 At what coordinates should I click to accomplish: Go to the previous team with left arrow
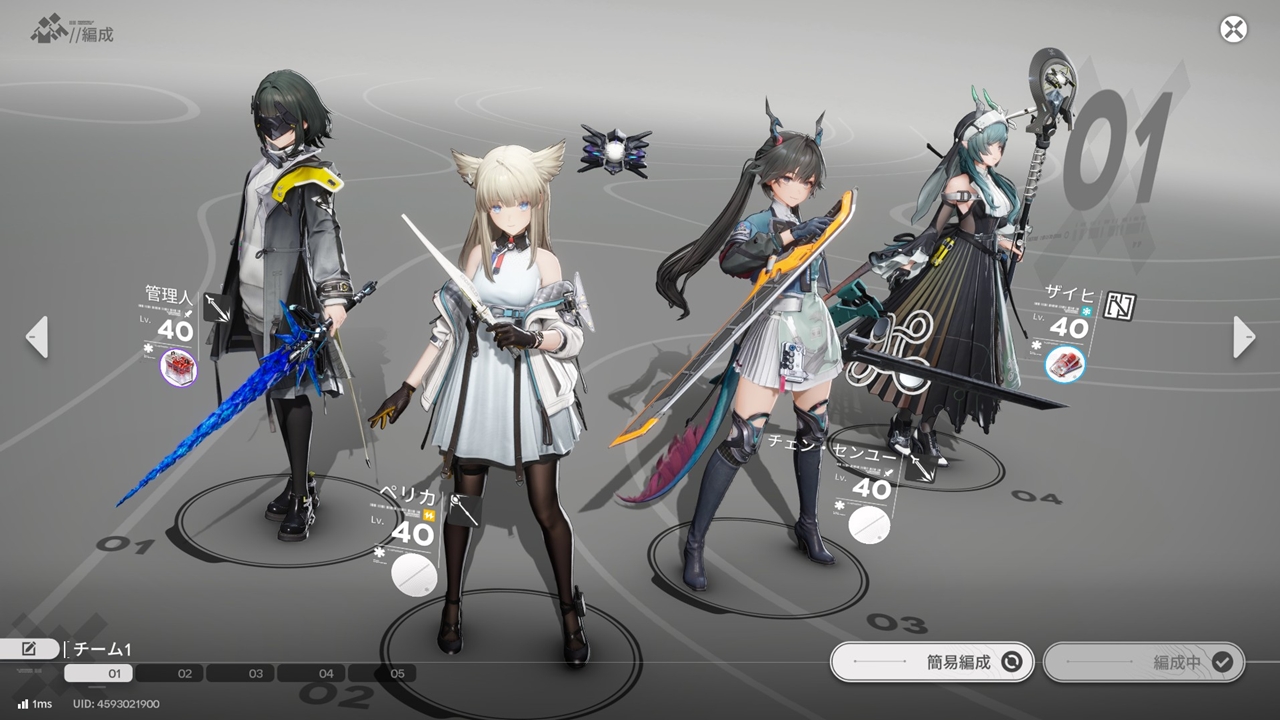[37, 337]
